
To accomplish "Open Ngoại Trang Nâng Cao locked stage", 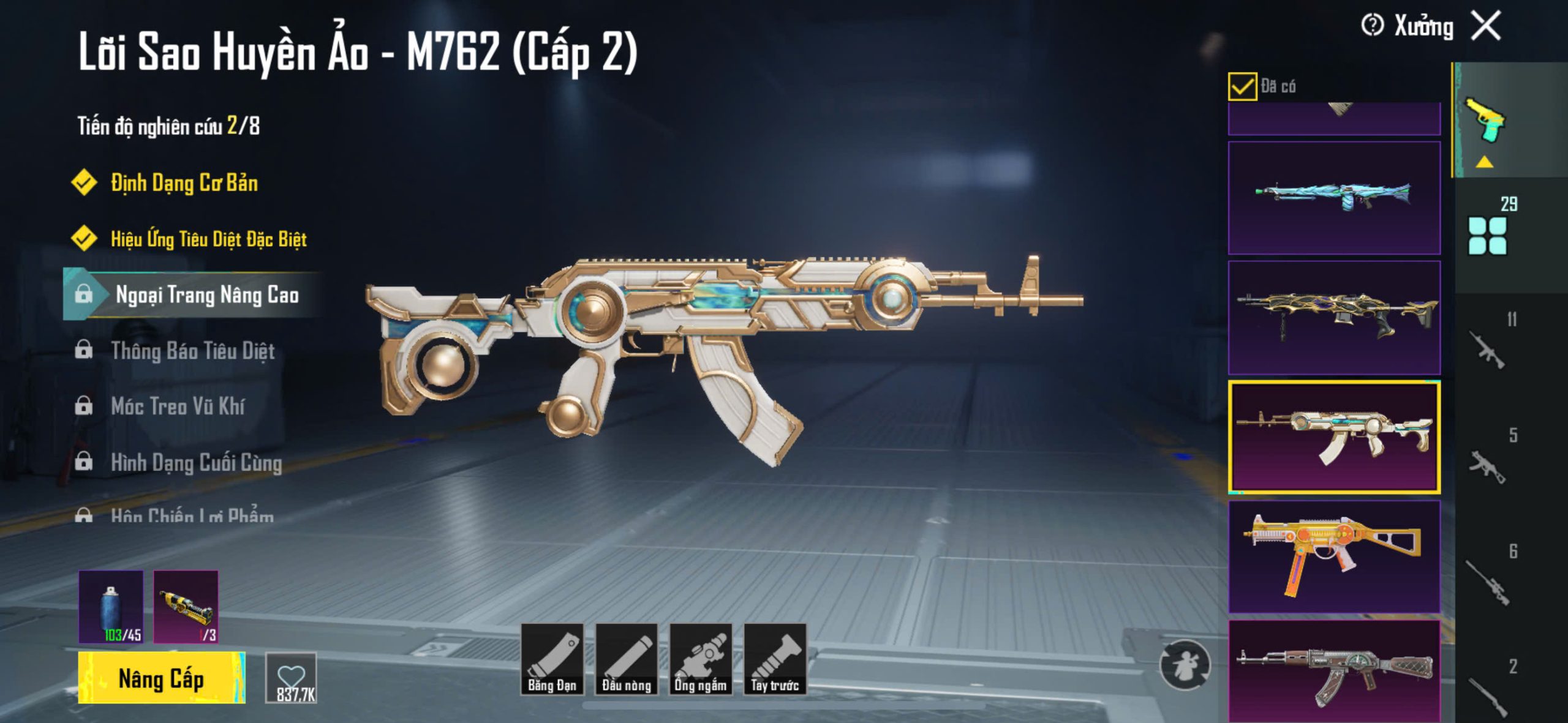I will pyautogui.click(x=206, y=294).
